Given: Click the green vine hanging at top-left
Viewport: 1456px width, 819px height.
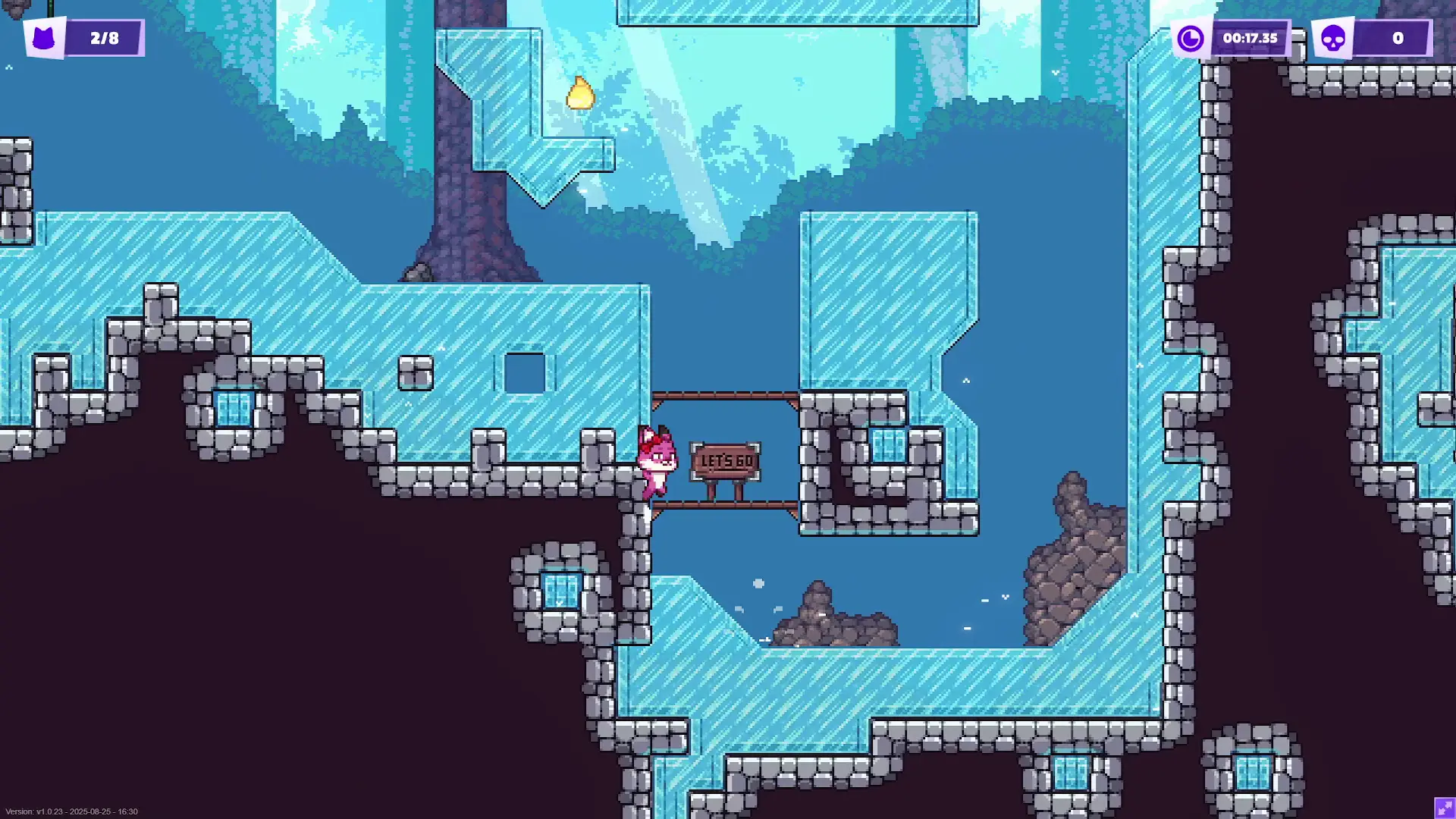Looking at the screenshot, I should pos(52,9).
